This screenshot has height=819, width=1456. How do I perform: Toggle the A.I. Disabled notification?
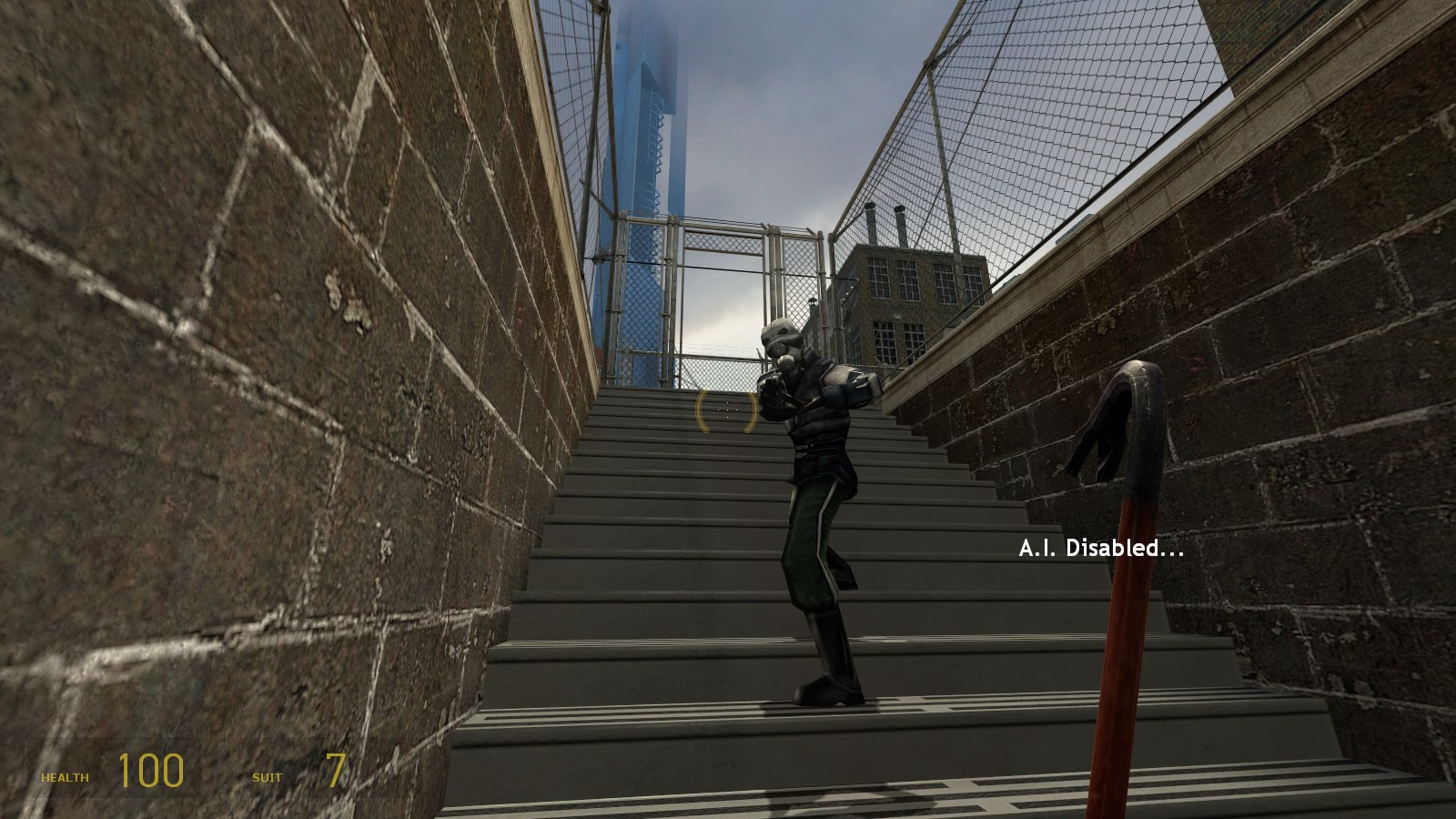coord(1101,549)
